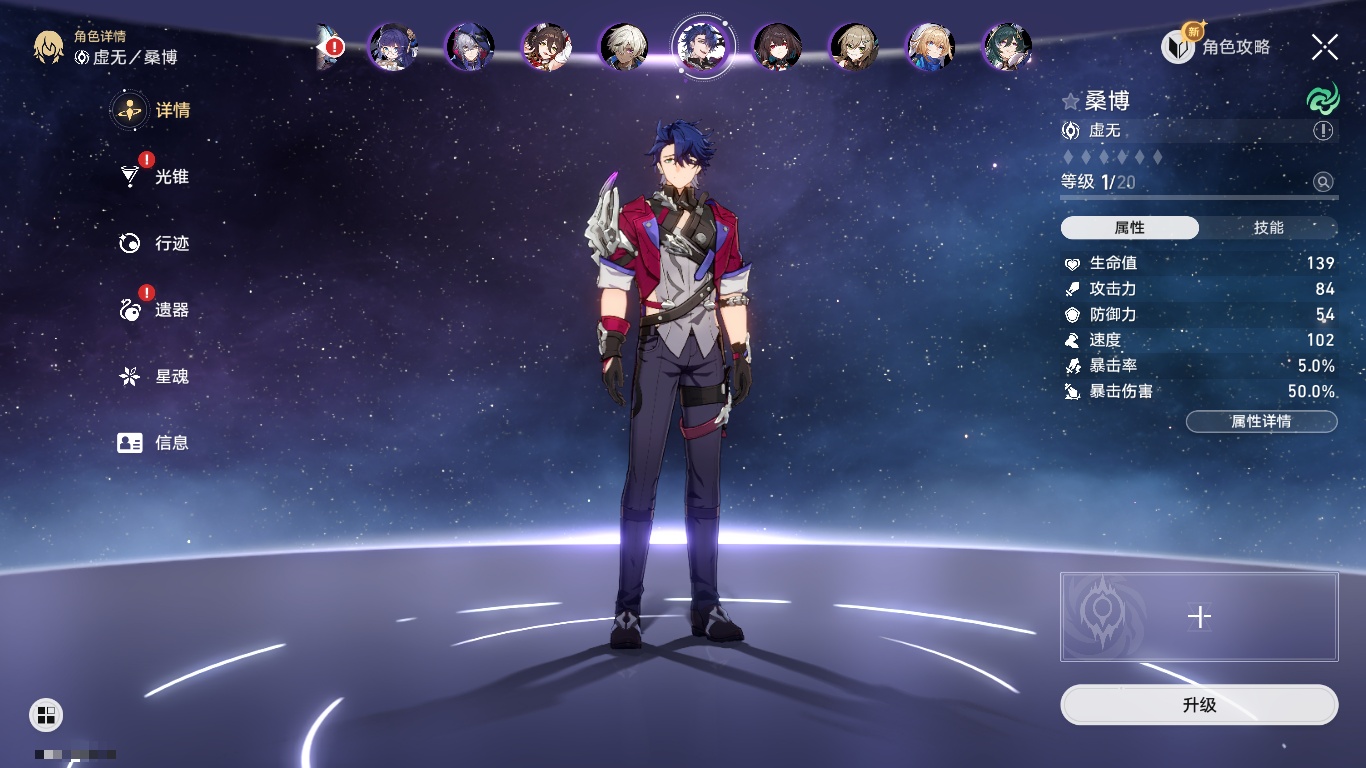This screenshot has height=768, width=1366.
Task: Select the white-haired dark-skinned character portrait
Action: click(x=624, y=46)
